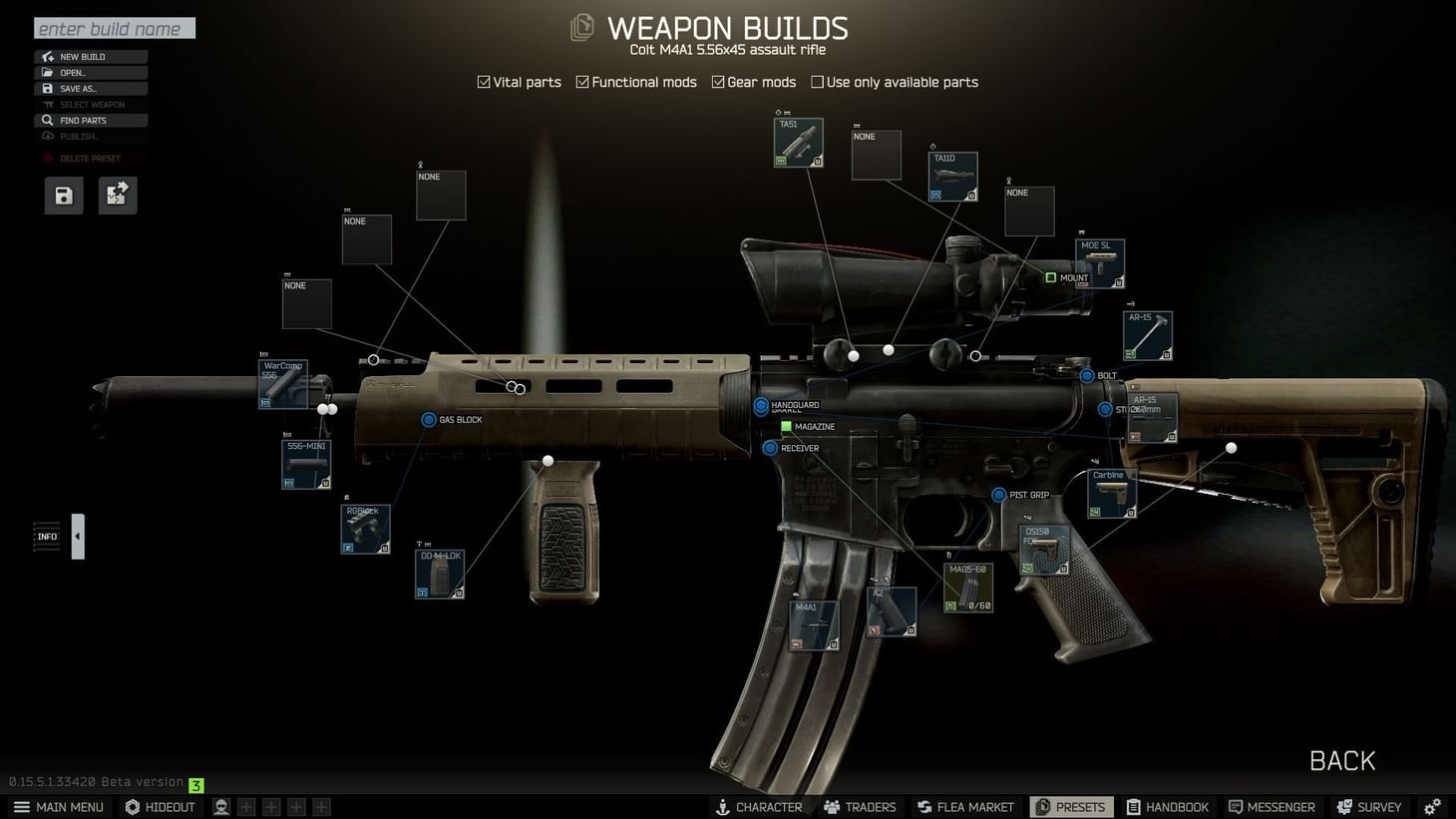The image size is (1456, 819).
Task: Select the PRESETS tab
Action: (x=1070, y=806)
